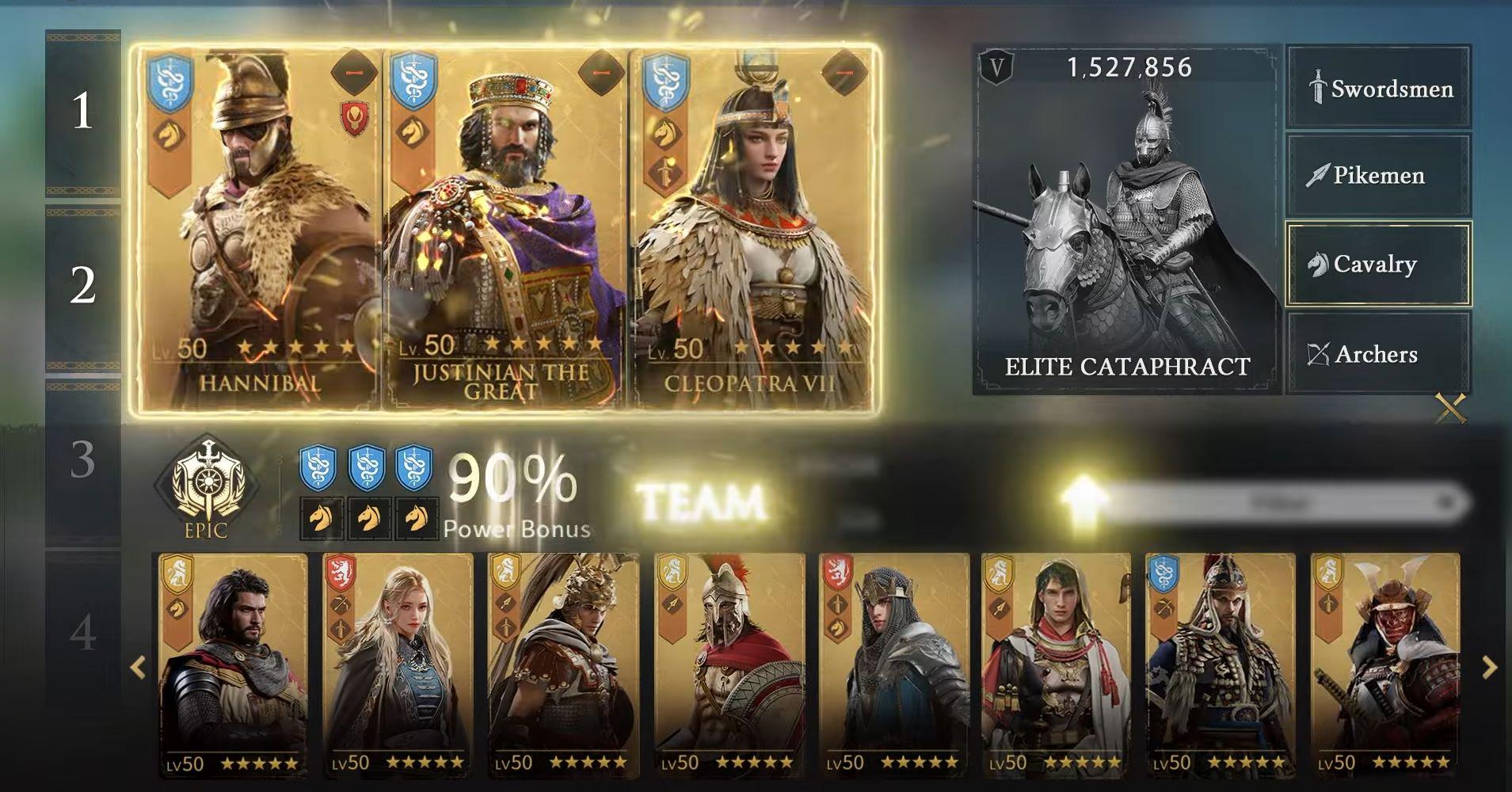Choose team slot 4
This screenshot has height=792, width=1512.
click(83, 632)
